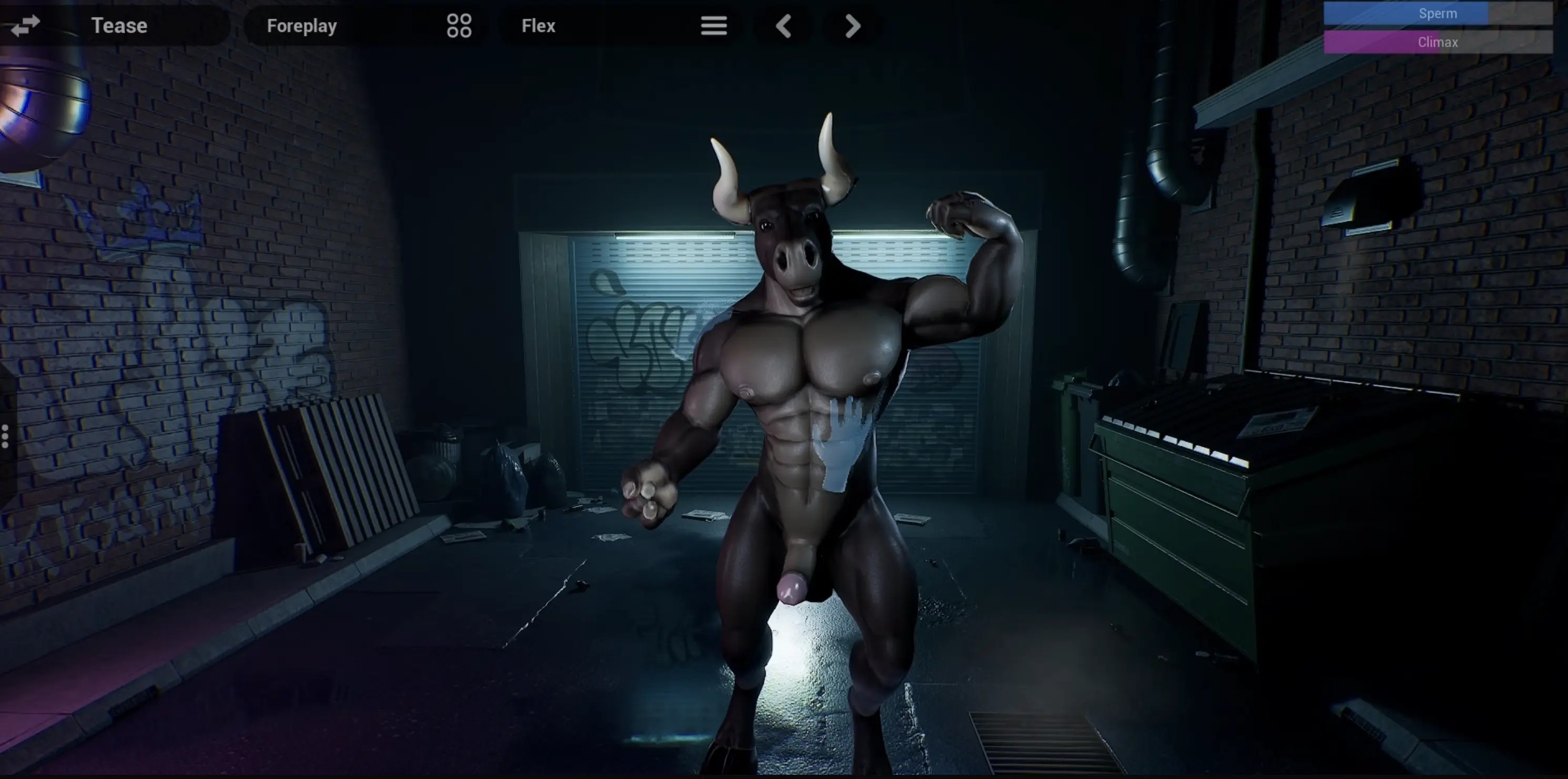The height and width of the screenshot is (779, 1568).
Task: Advance with the next pose arrow
Action: click(x=853, y=26)
